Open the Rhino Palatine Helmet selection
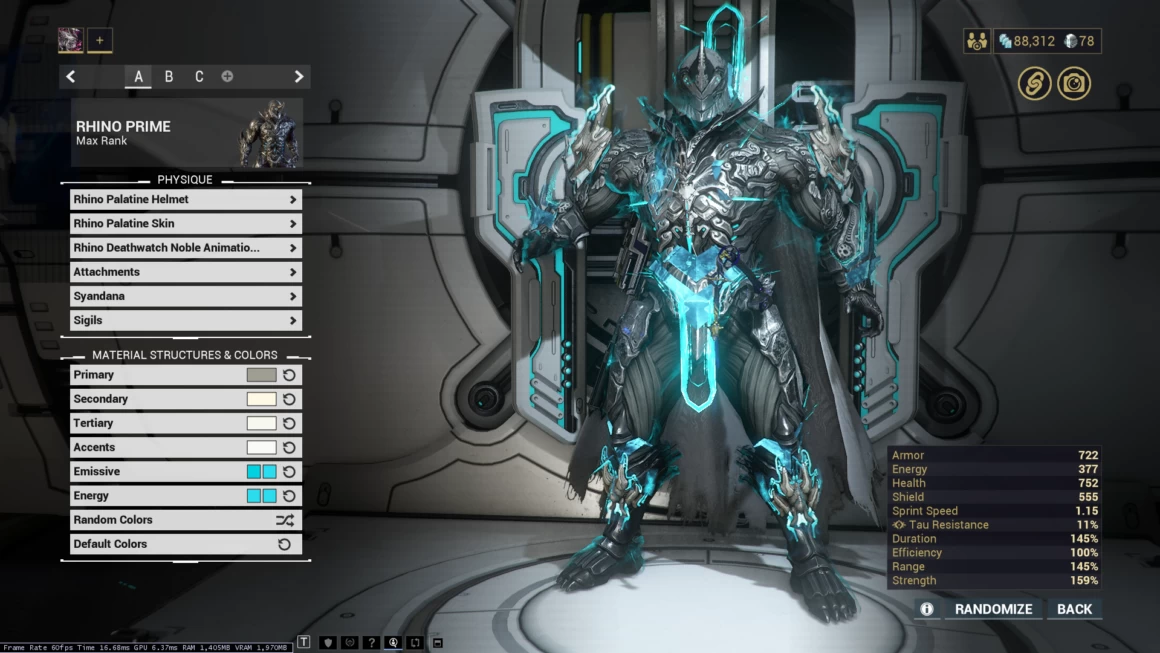Screen dimensions: 1160x653 pos(185,199)
